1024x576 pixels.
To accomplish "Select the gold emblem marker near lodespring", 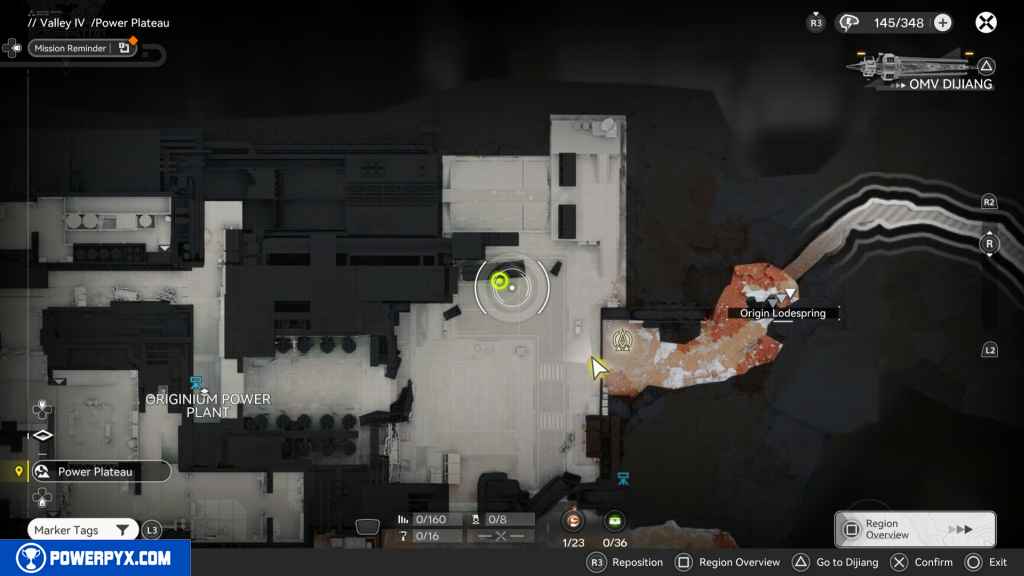I will point(620,341).
